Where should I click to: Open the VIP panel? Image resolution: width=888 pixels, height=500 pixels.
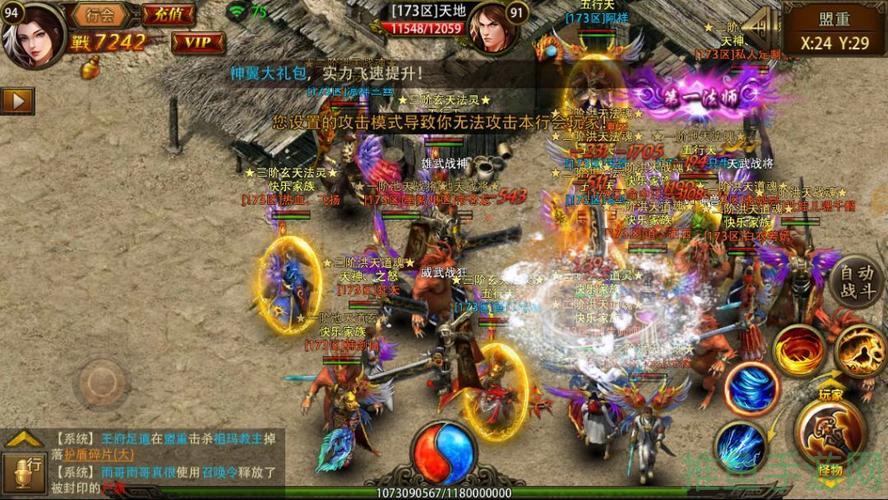pyautogui.click(x=197, y=42)
